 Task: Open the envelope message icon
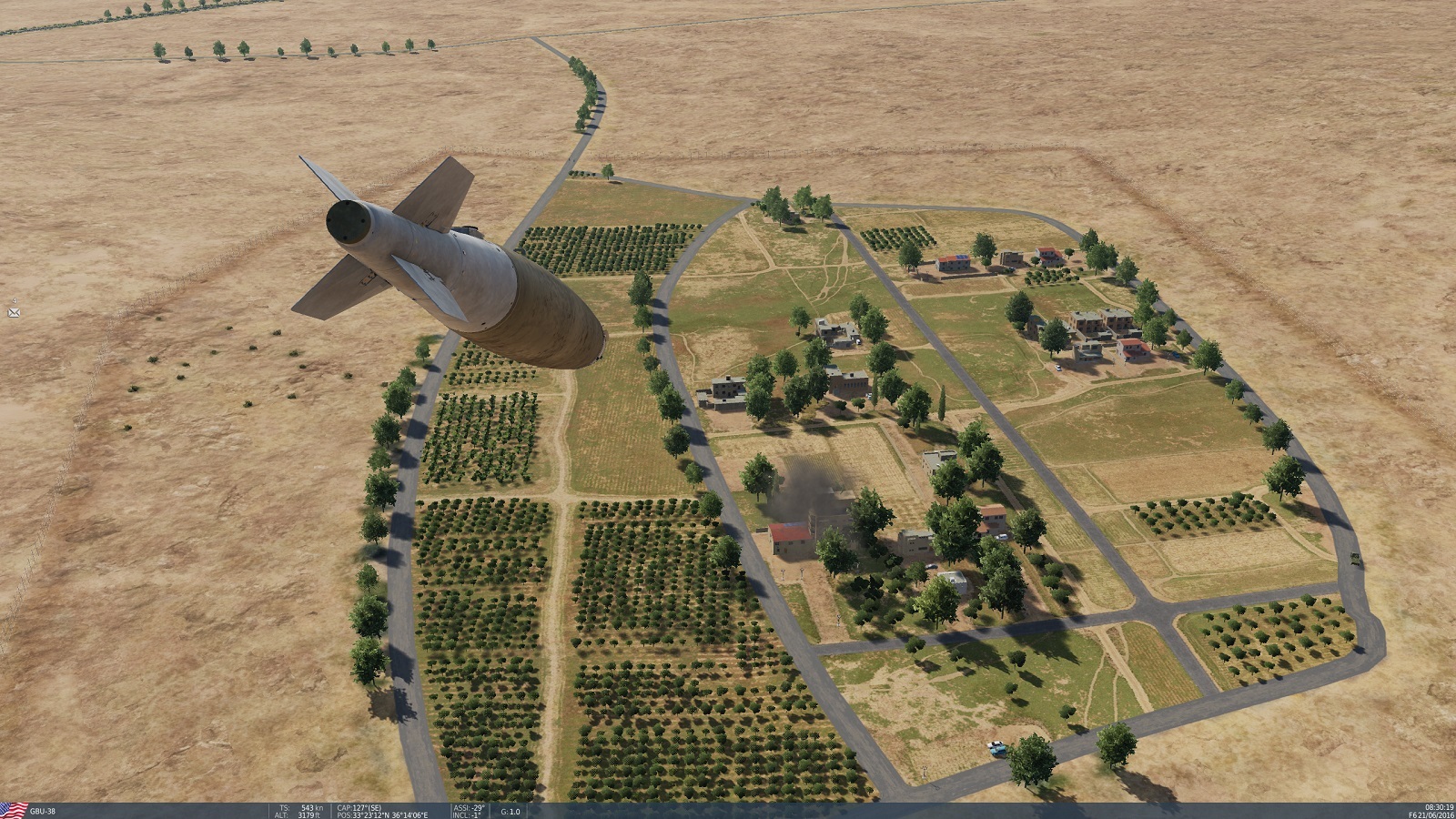pyautogui.click(x=14, y=312)
